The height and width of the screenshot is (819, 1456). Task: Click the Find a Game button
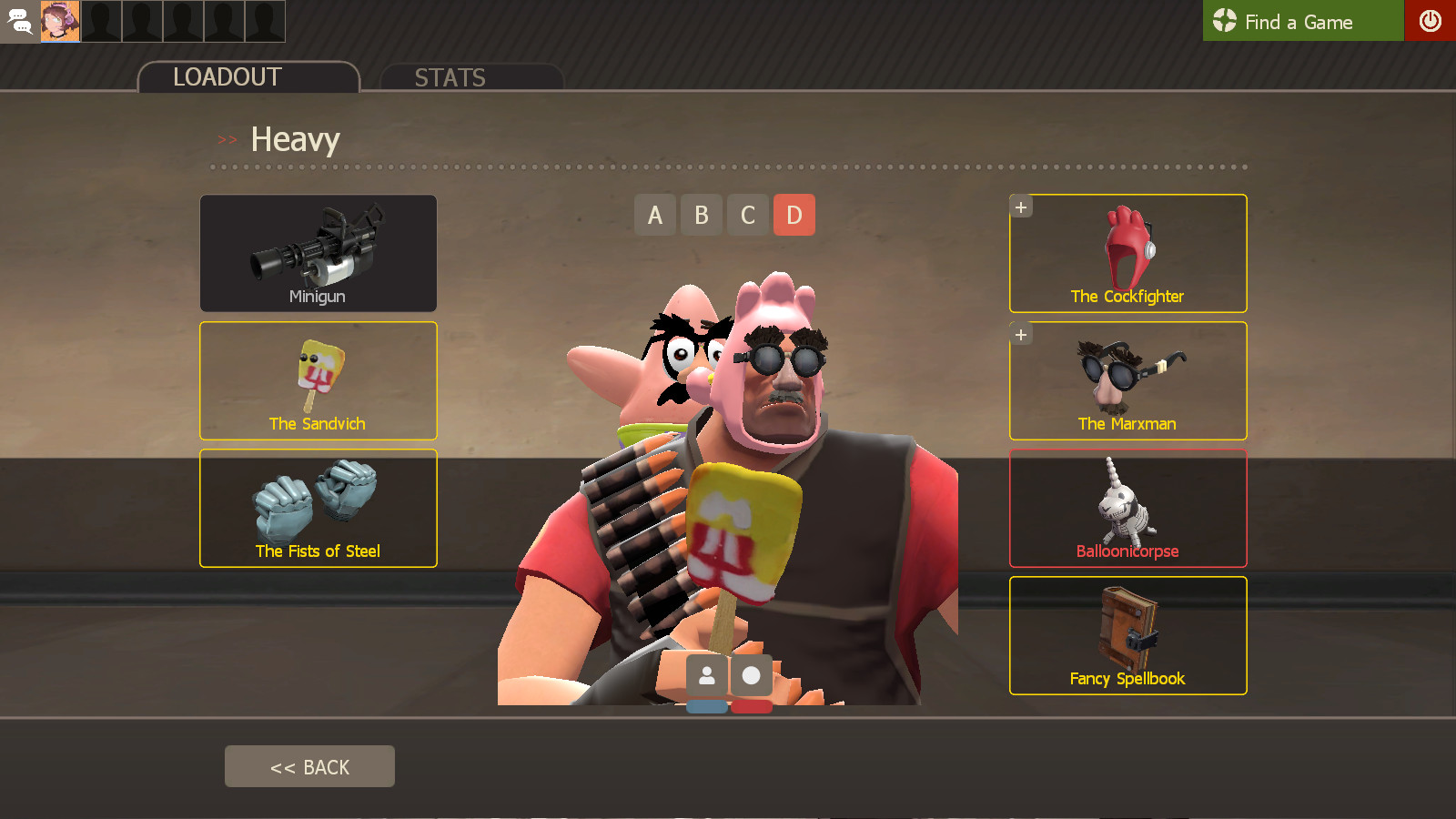point(1301,21)
